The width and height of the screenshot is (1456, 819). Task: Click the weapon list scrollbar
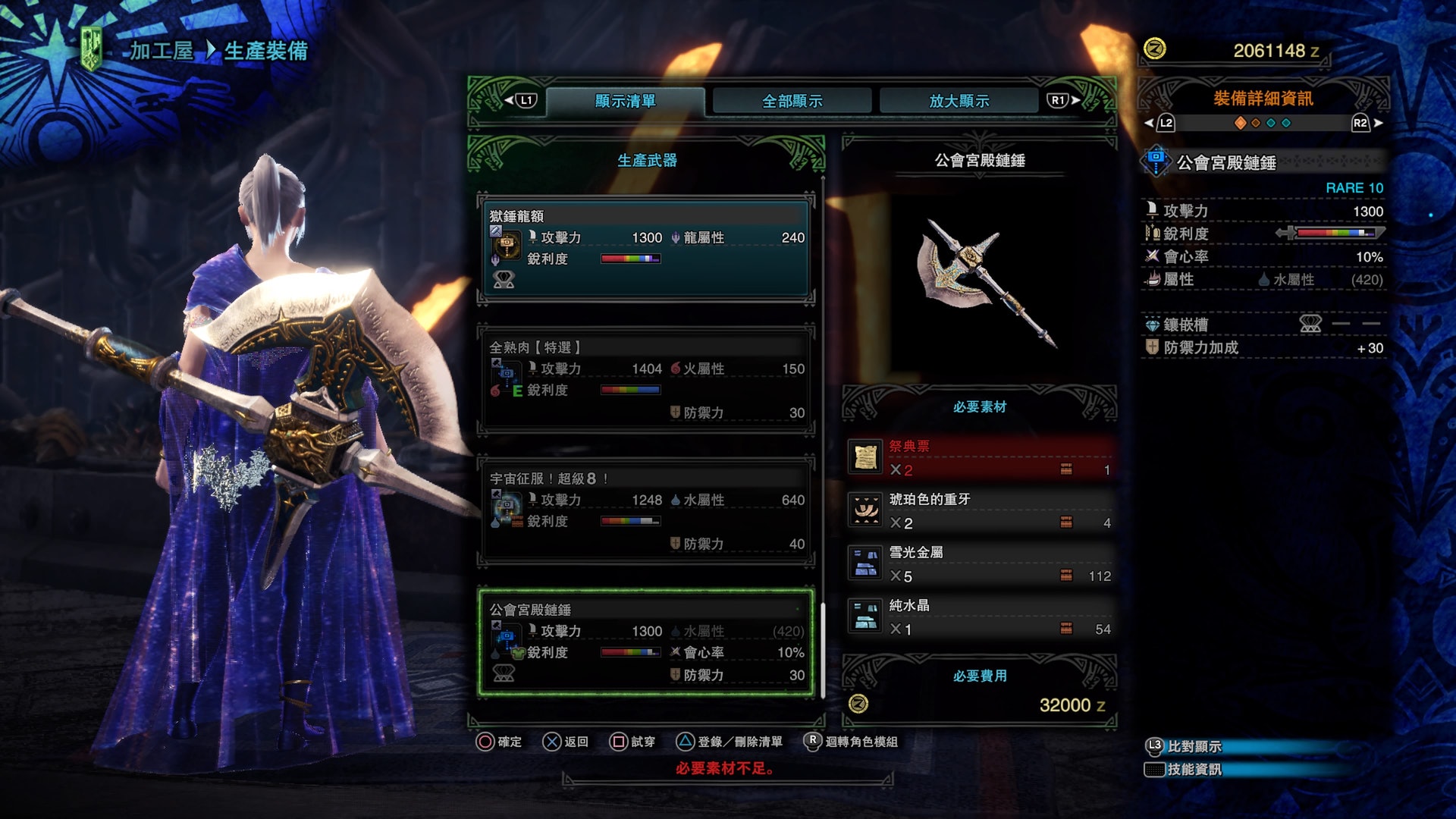click(823, 648)
